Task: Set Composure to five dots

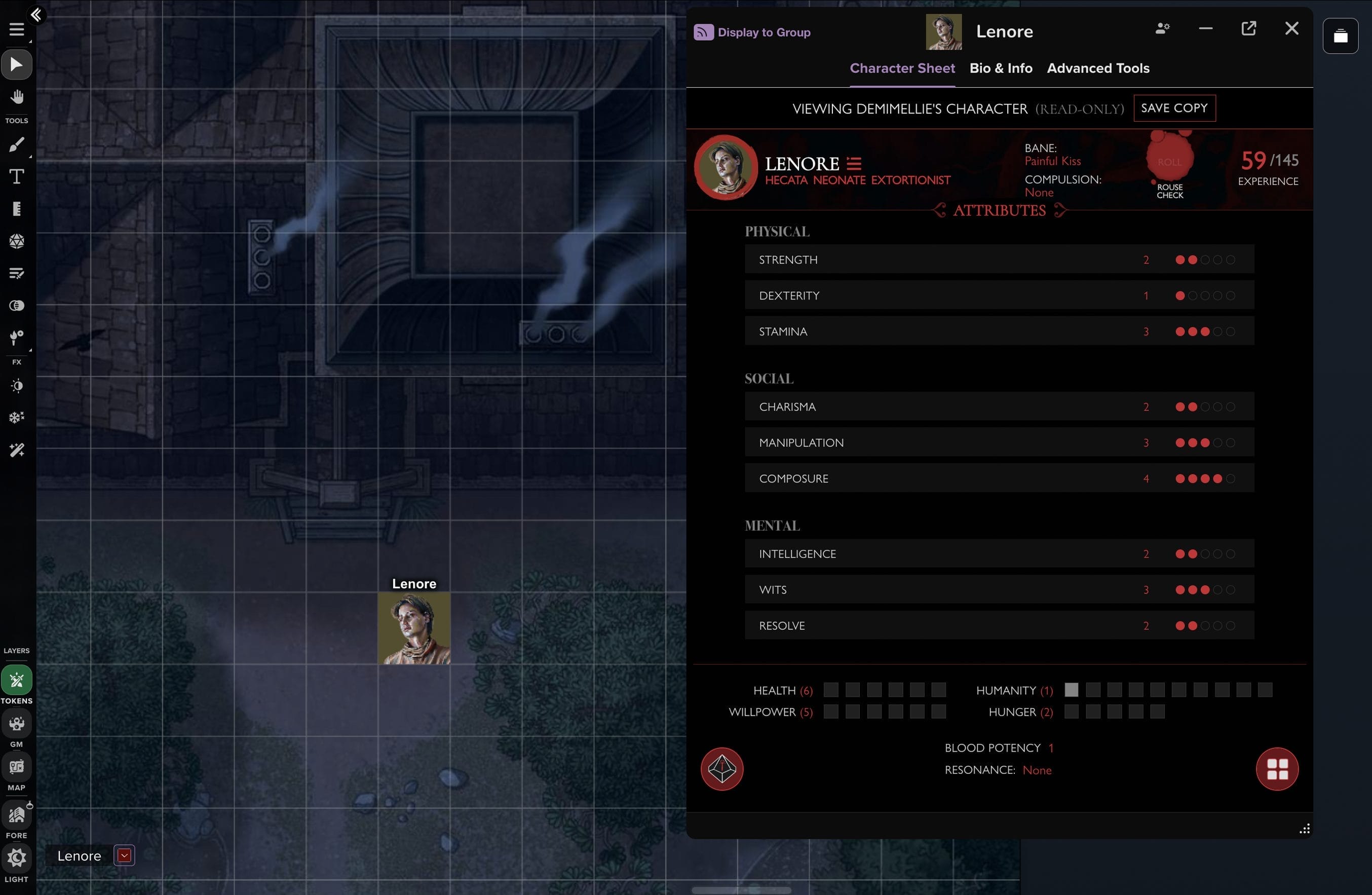Action: coord(1232,478)
